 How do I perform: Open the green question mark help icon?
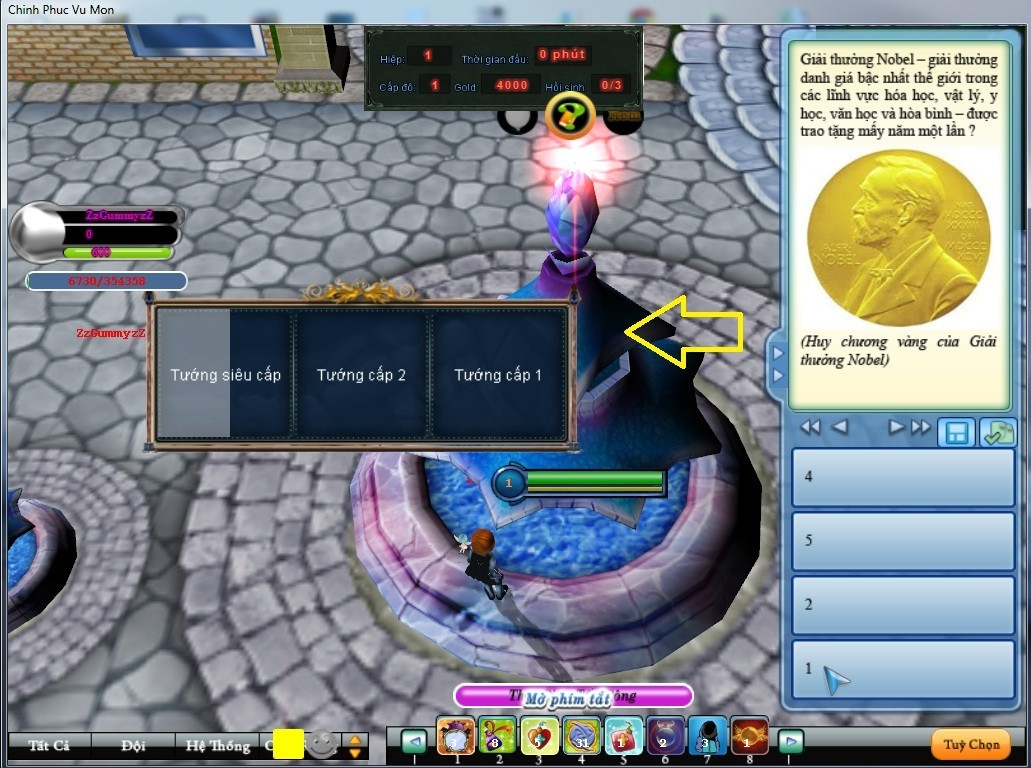coord(570,117)
